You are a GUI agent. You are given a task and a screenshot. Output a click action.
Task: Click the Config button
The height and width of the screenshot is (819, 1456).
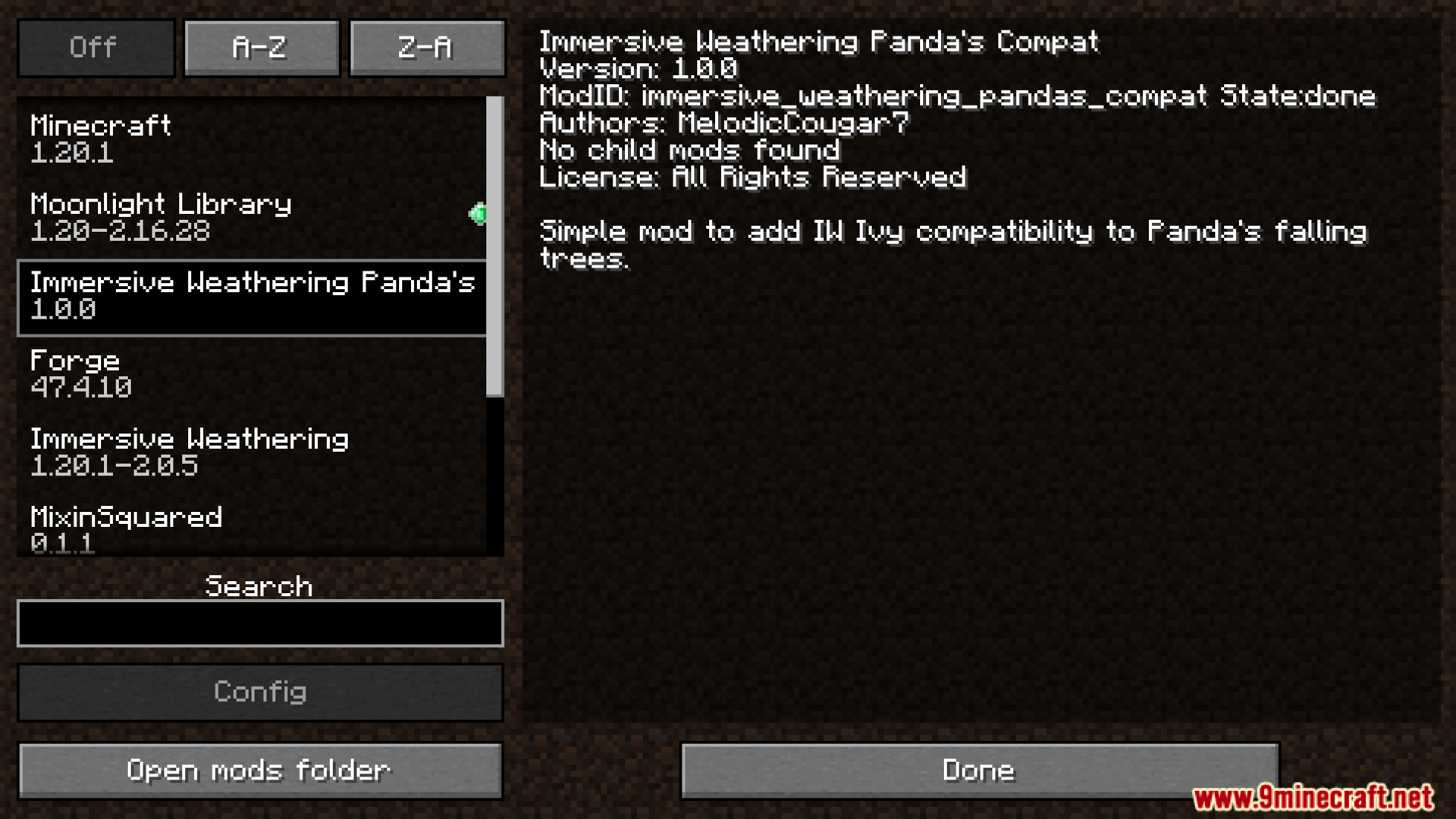click(x=259, y=692)
